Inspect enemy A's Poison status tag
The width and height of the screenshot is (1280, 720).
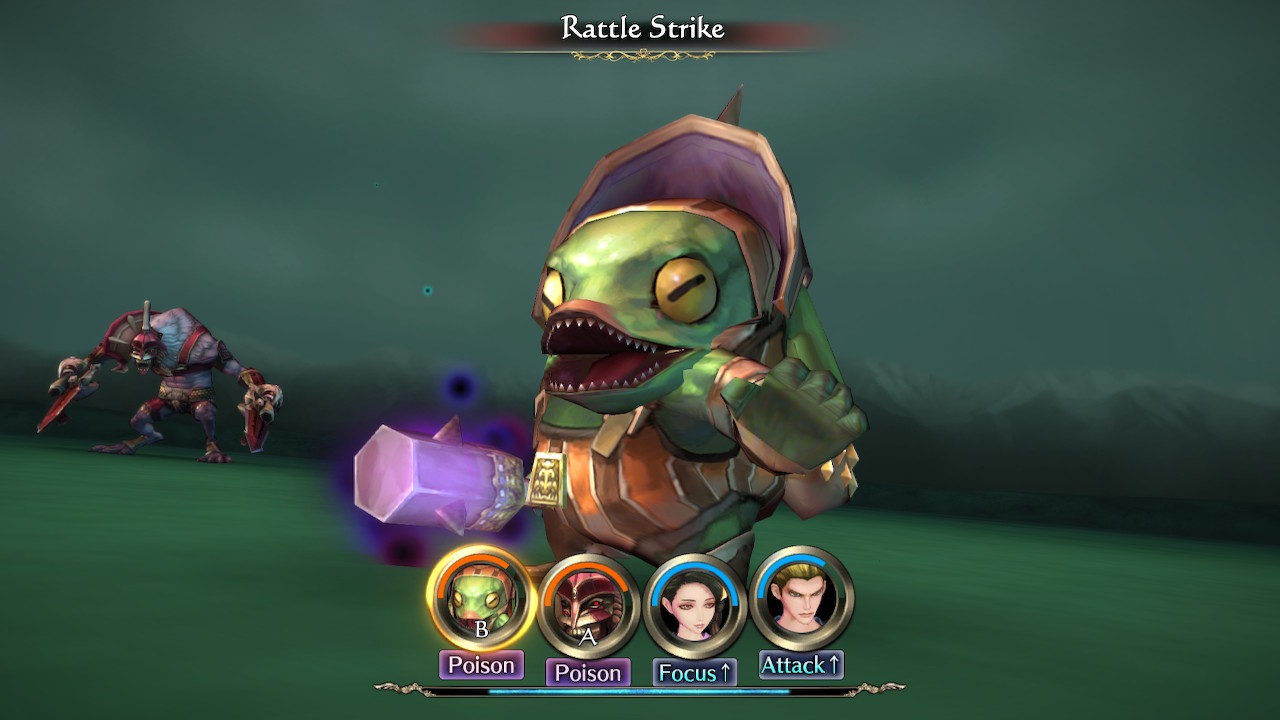tap(588, 673)
